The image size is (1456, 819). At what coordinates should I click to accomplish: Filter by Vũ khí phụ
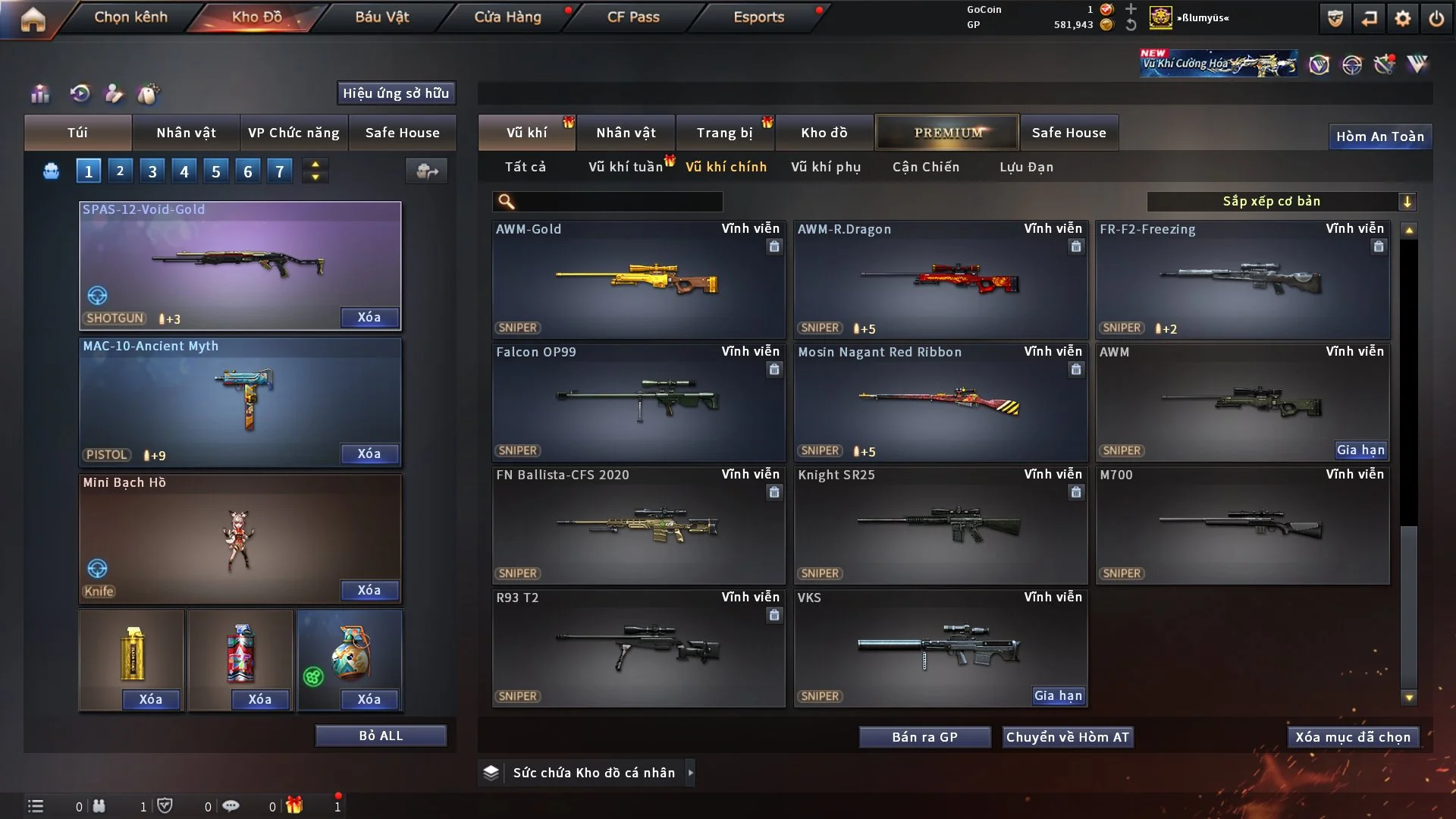pos(826,167)
